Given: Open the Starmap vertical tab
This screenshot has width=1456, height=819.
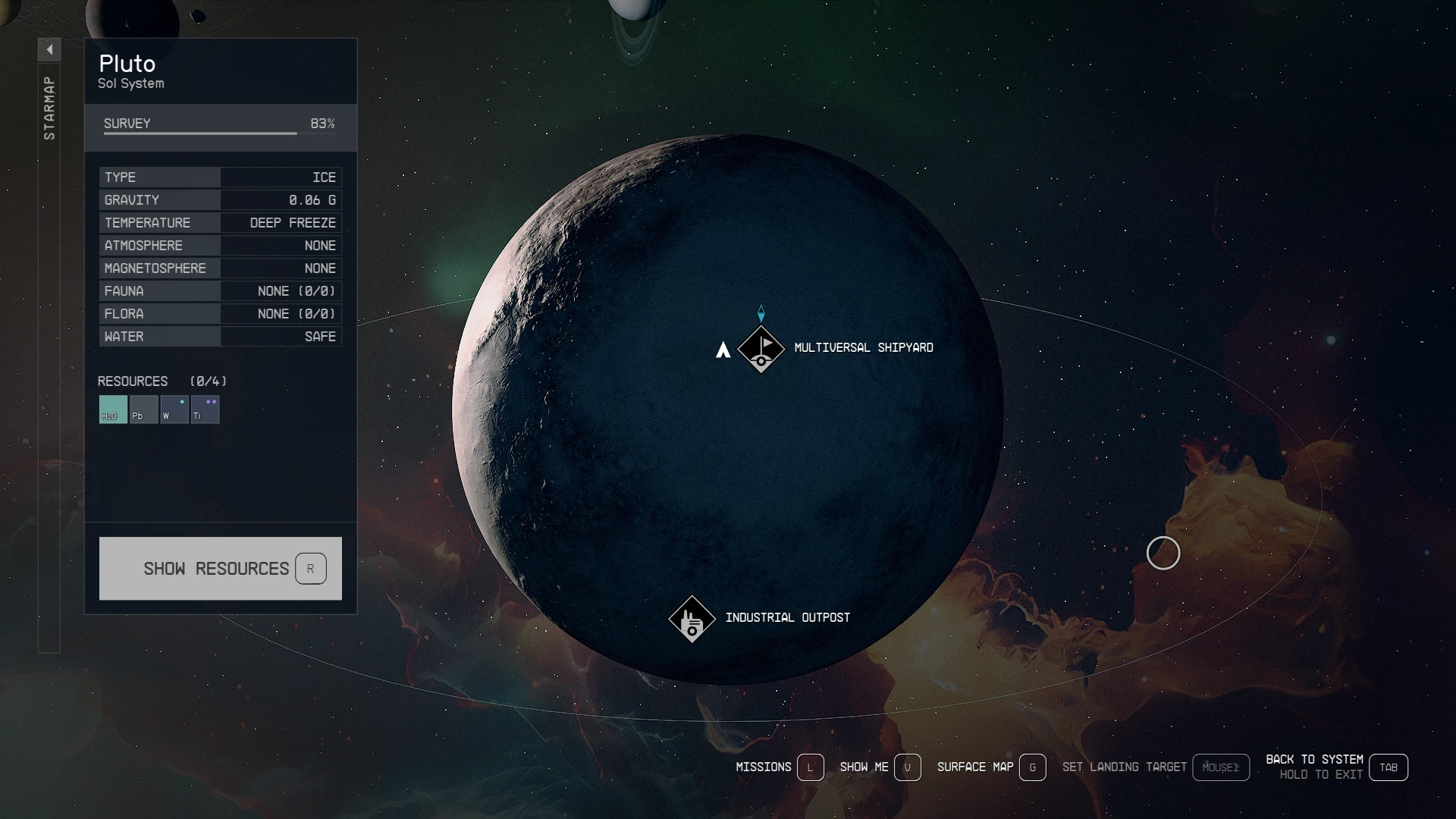Looking at the screenshot, I should (49, 108).
